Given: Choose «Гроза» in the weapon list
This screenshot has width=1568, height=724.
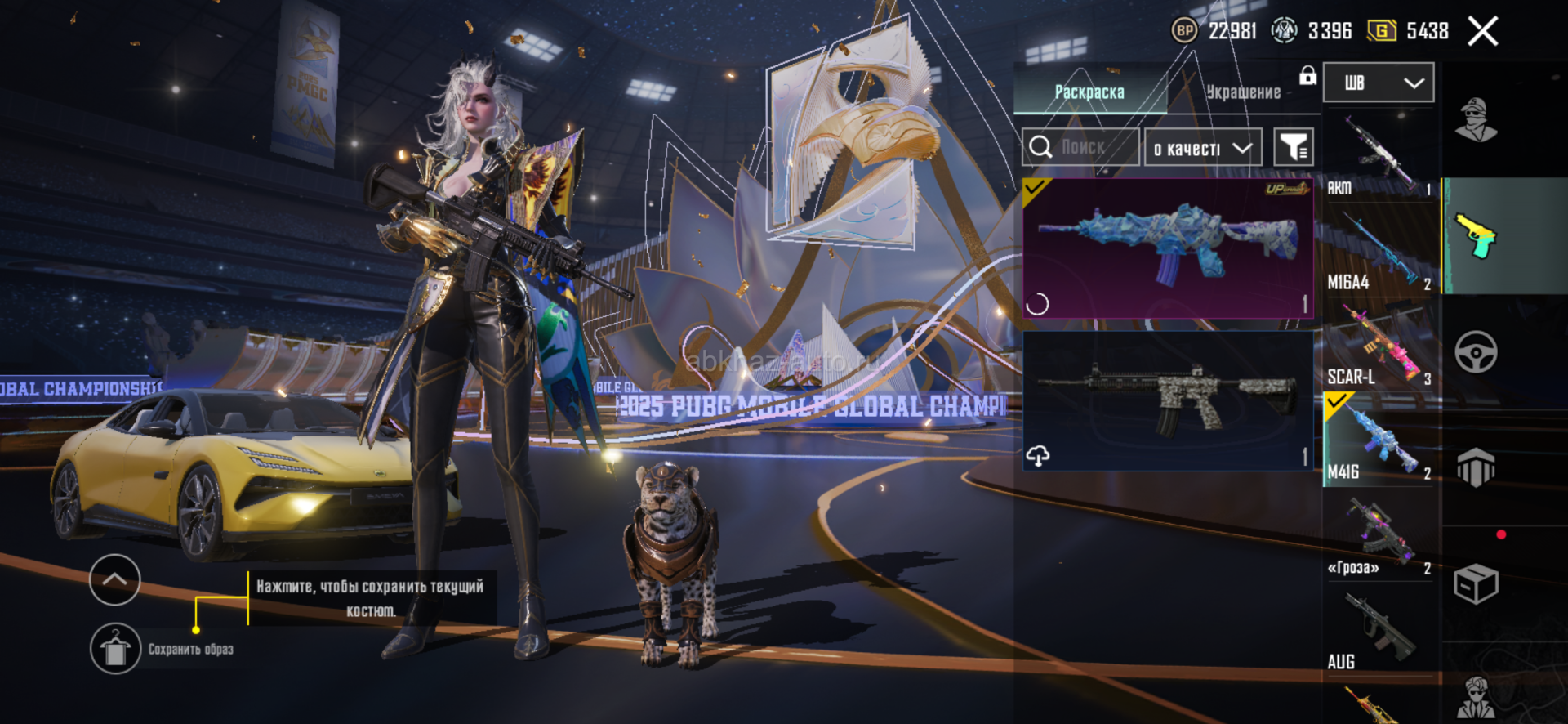Looking at the screenshot, I should [1379, 535].
